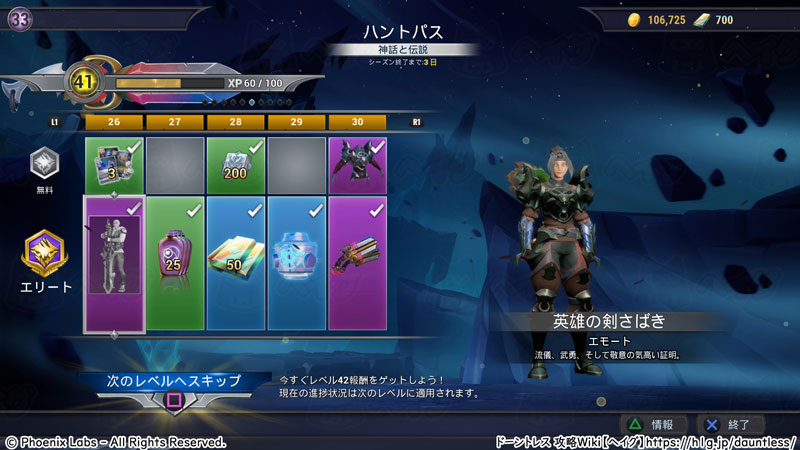Viewport: 800px width, 450px height.
Task: Select the 無料 free track icon
Action: click(45, 167)
